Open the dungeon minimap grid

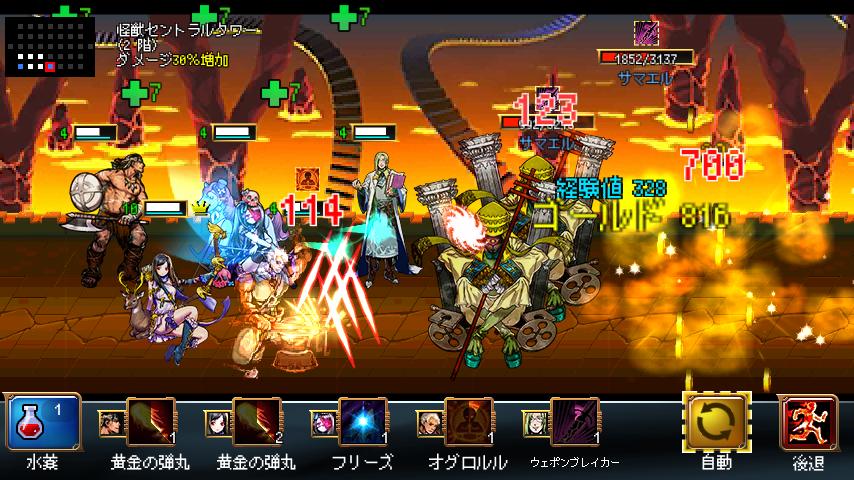click(x=50, y=45)
